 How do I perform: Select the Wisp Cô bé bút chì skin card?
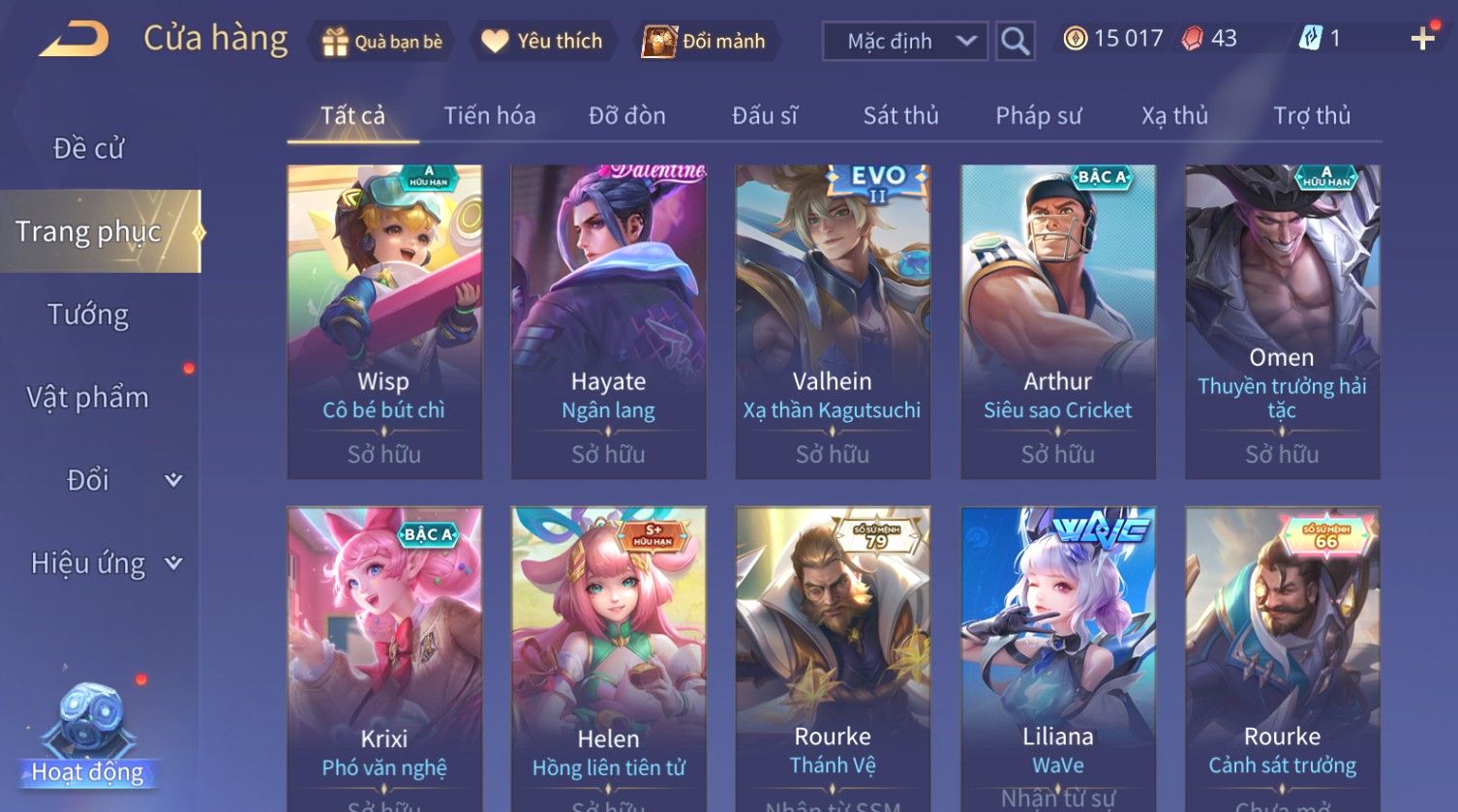click(384, 321)
